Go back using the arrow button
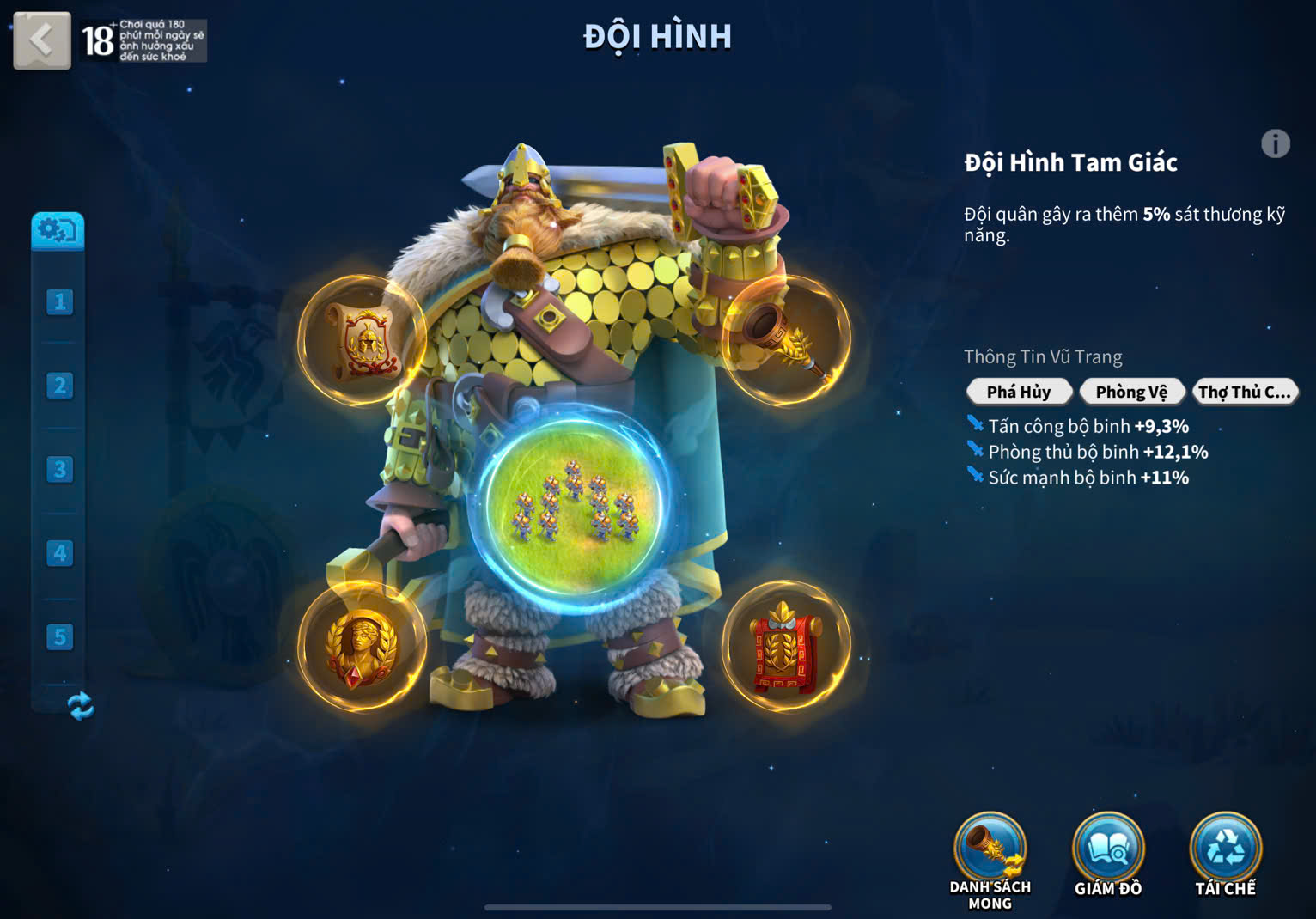Viewport: 1316px width, 919px height. (41, 40)
